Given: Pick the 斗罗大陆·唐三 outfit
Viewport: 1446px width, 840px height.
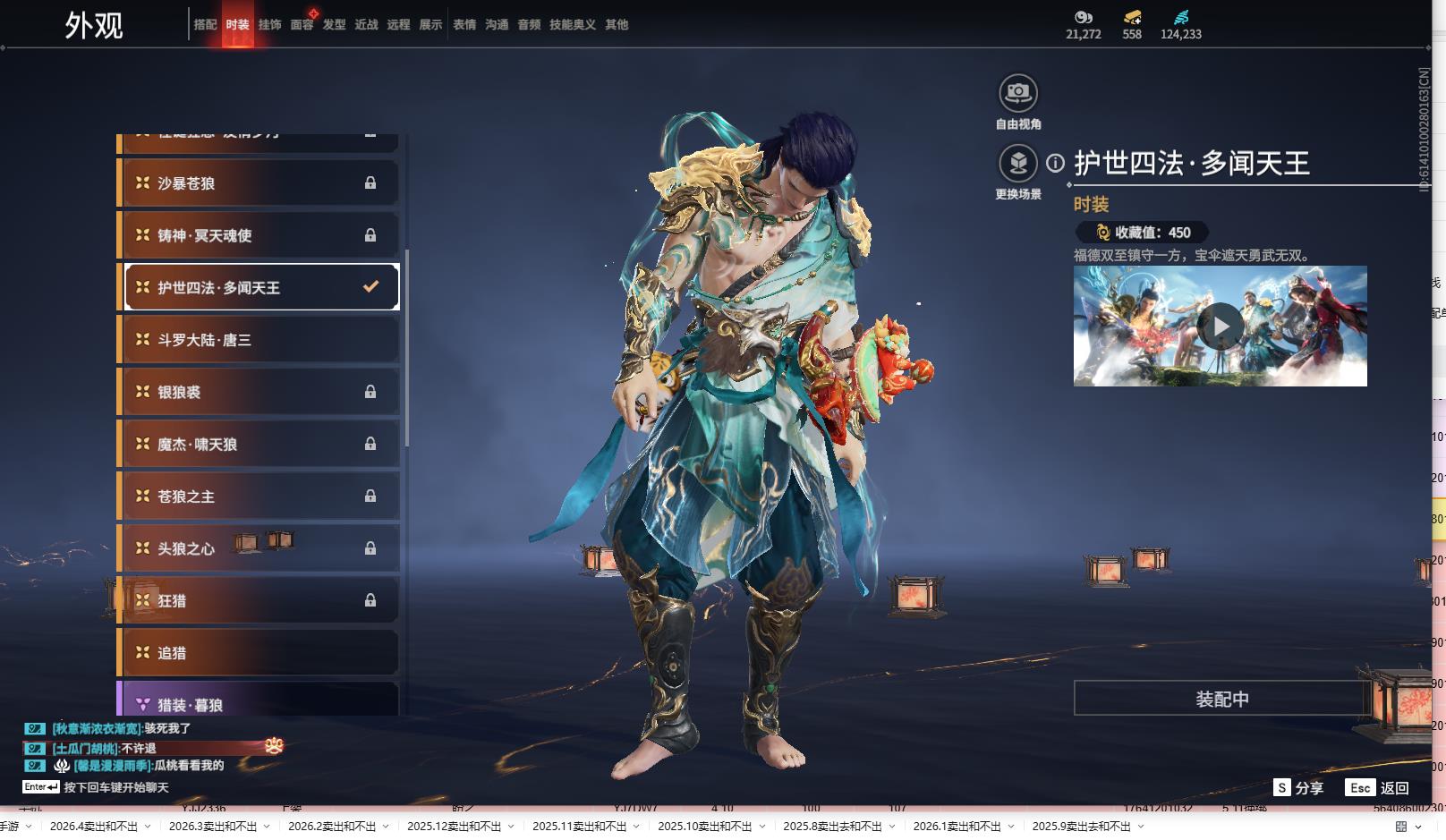Looking at the screenshot, I should click(x=259, y=340).
